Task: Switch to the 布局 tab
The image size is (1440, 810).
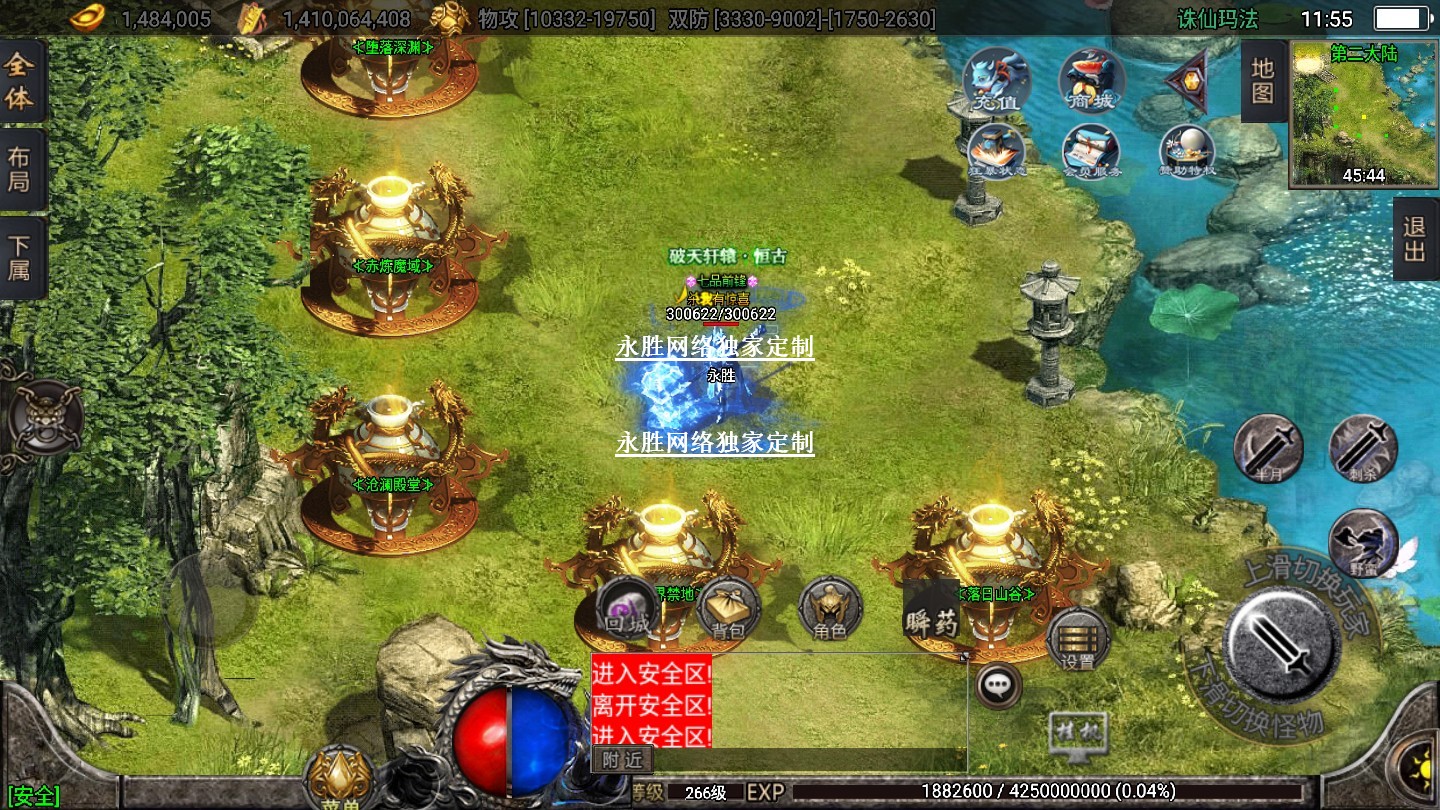Action: click(x=21, y=169)
